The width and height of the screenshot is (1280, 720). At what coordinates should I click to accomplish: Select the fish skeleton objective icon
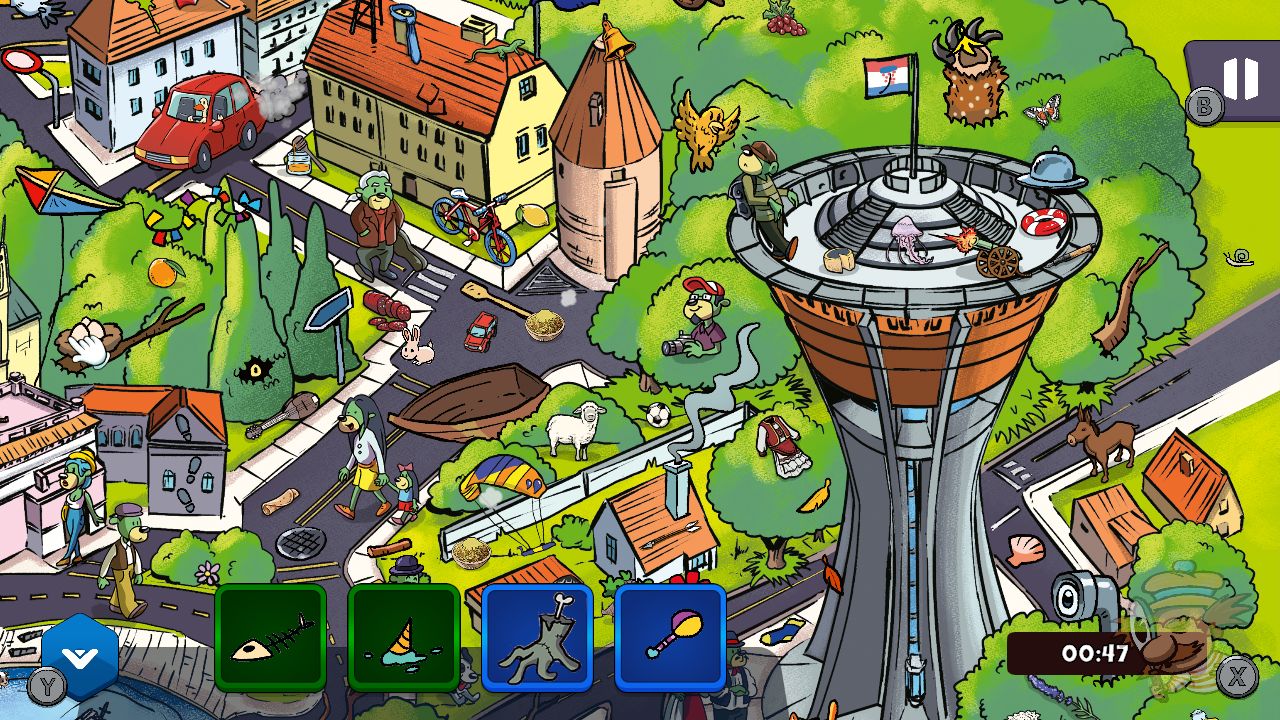[x=270, y=642]
